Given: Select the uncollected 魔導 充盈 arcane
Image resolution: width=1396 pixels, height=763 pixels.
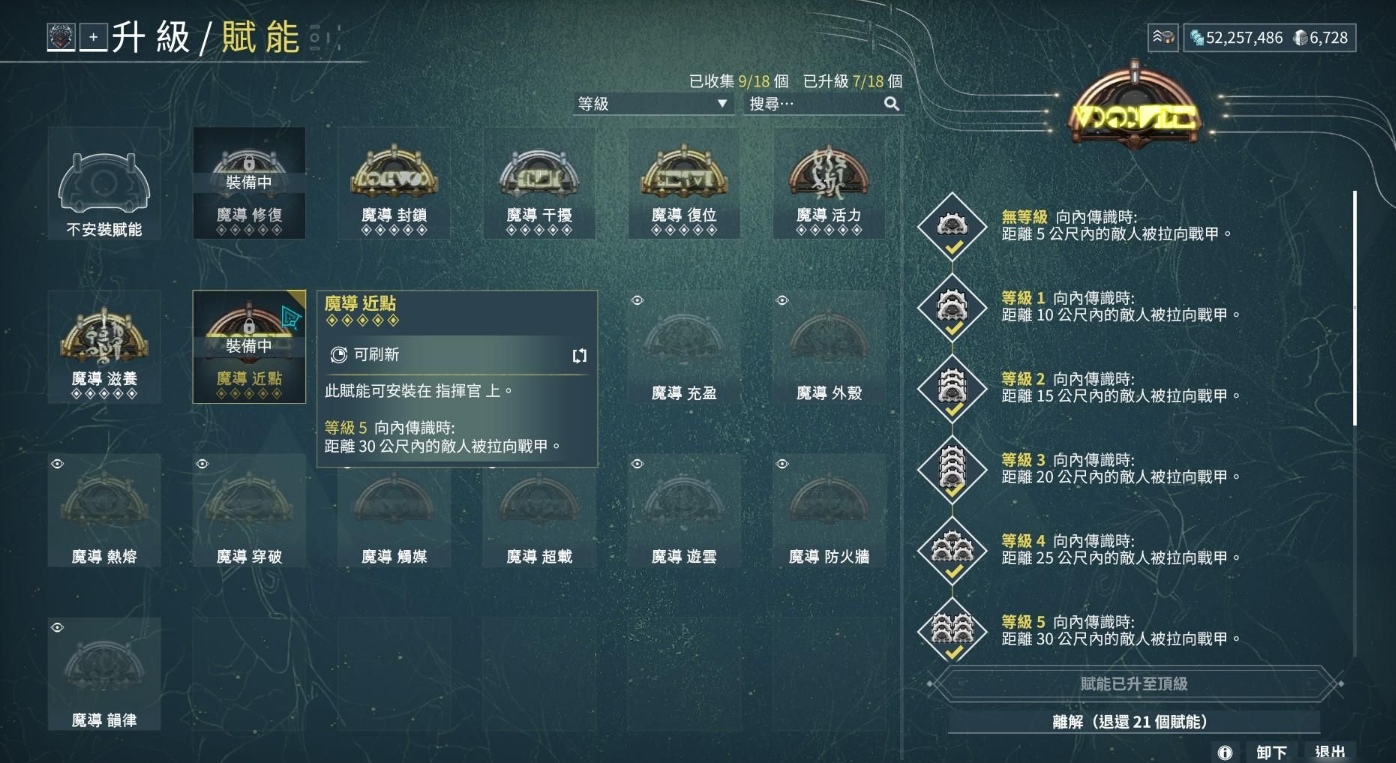Looking at the screenshot, I should point(684,347).
